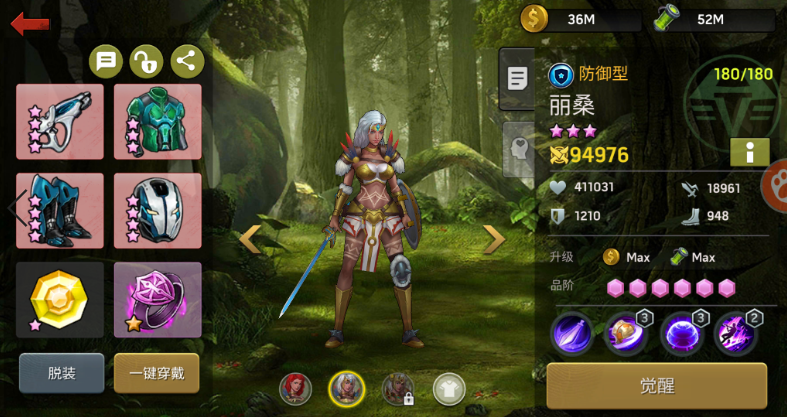Screen dimensions: 787x417
Task: Switch to the red-haired hero portrait
Action: [x=296, y=387]
